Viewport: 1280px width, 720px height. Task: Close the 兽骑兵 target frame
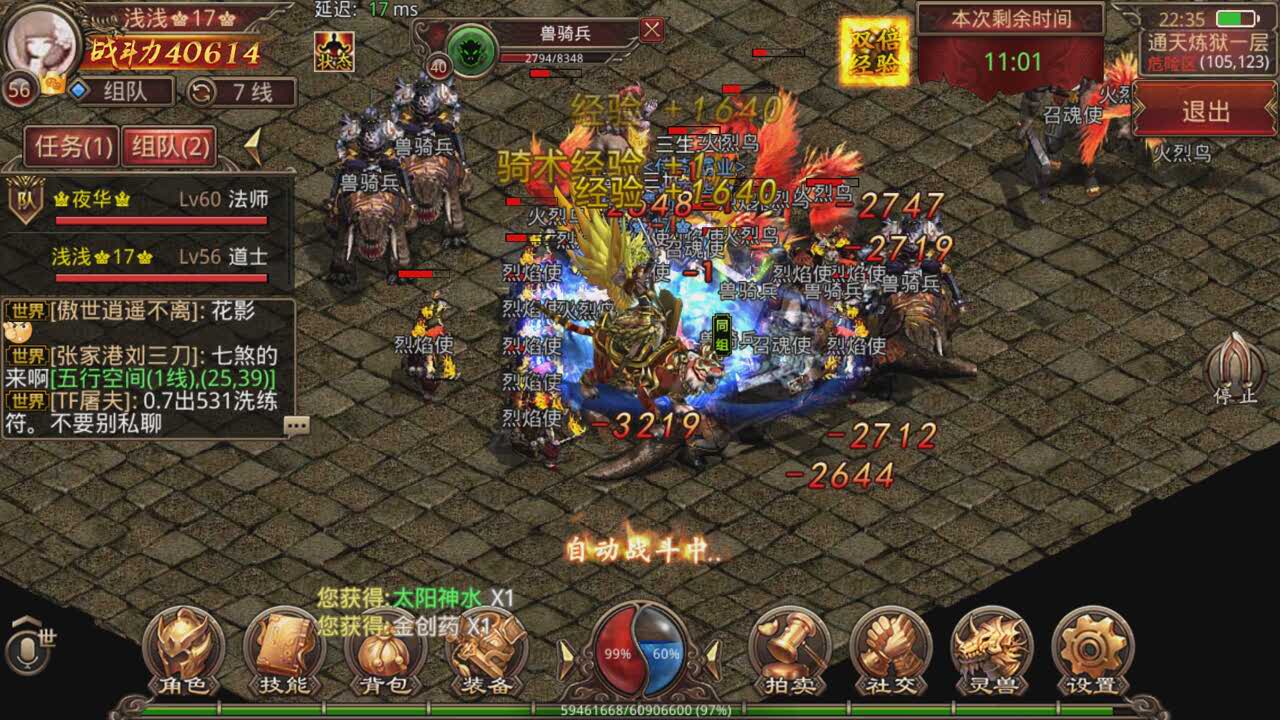(x=652, y=30)
